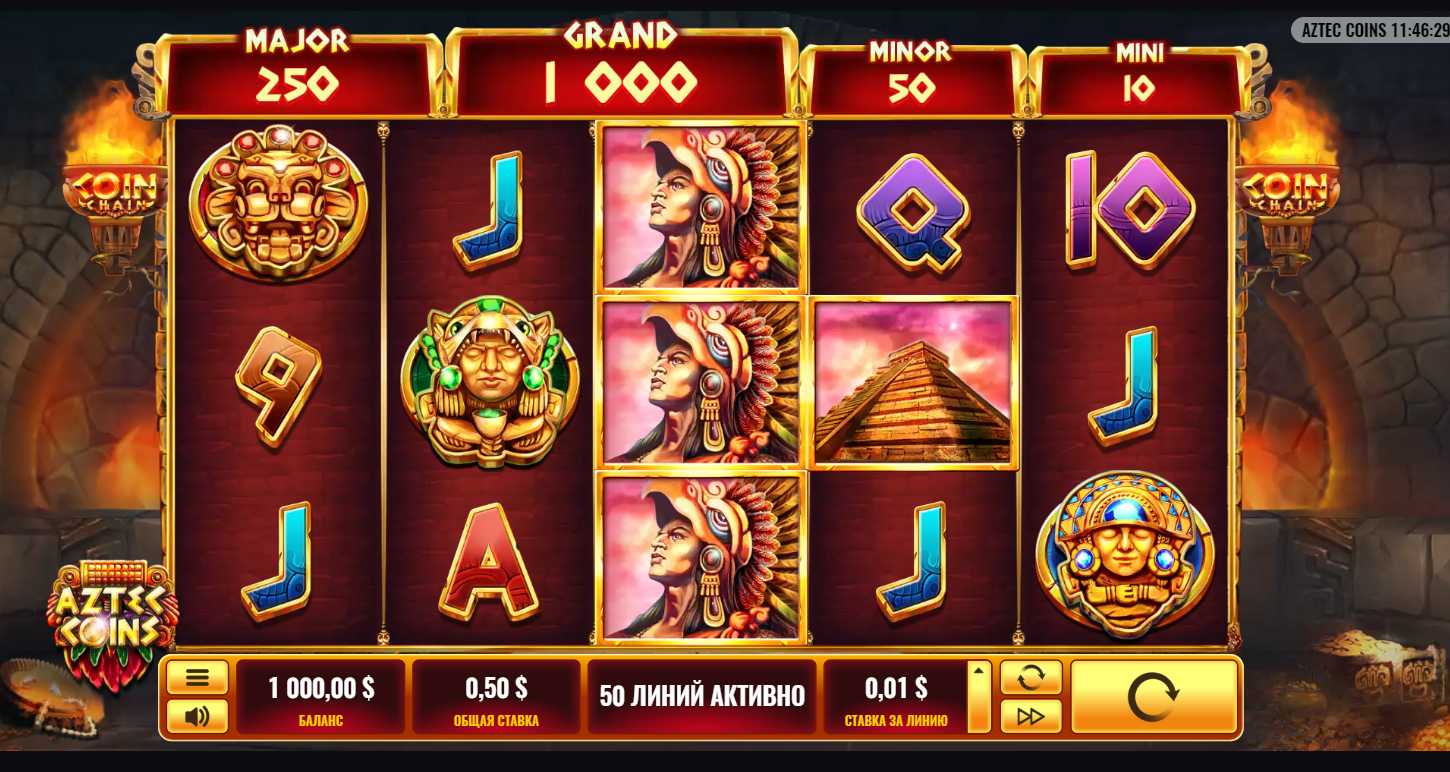Spin the reels with the large circular arrow button
Image resolution: width=1450 pixels, height=772 pixels.
pyautogui.click(x=1153, y=697)
